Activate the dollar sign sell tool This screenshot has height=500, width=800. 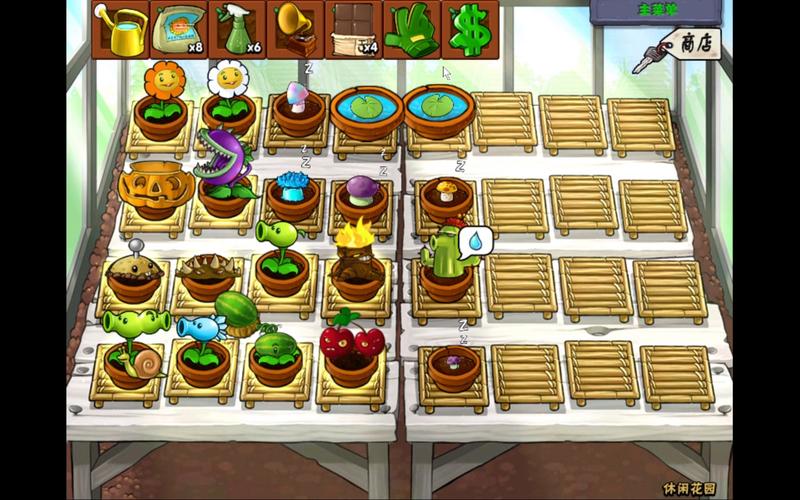coord(469,30)
